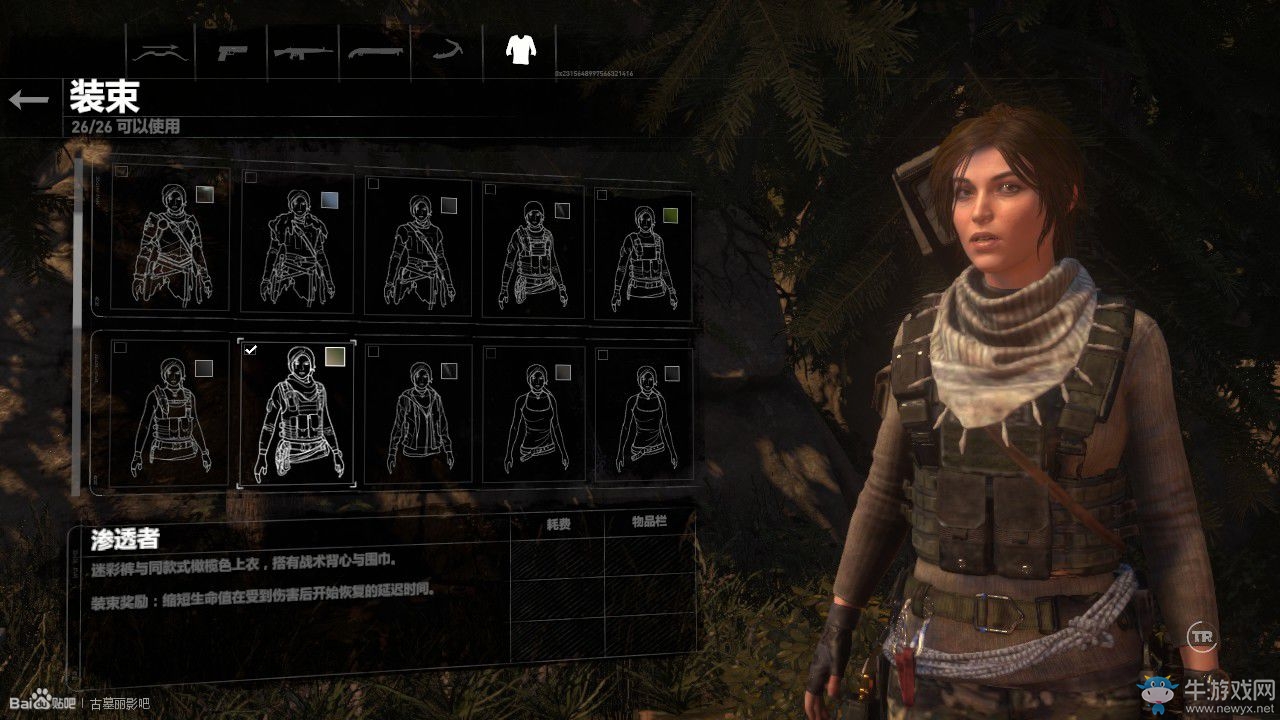Go back using the left arrow
The height and width of the screenshot is (720, 1280).
(x=29, y=99)
